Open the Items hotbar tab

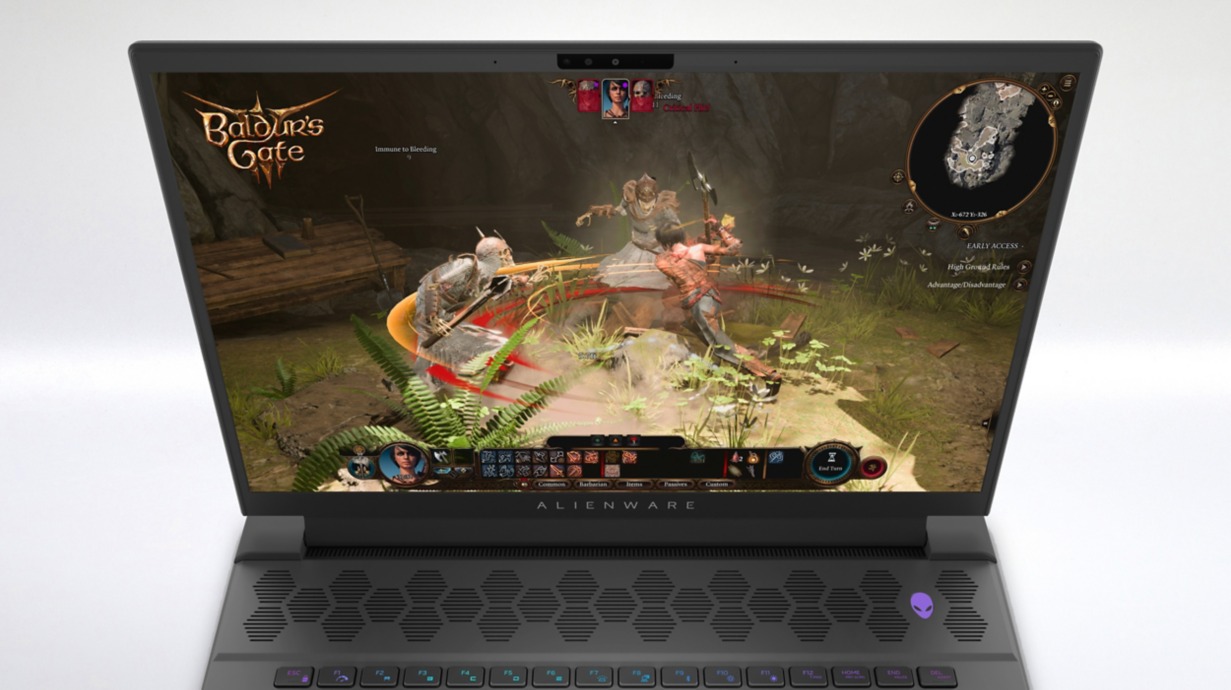click(634, 484)
